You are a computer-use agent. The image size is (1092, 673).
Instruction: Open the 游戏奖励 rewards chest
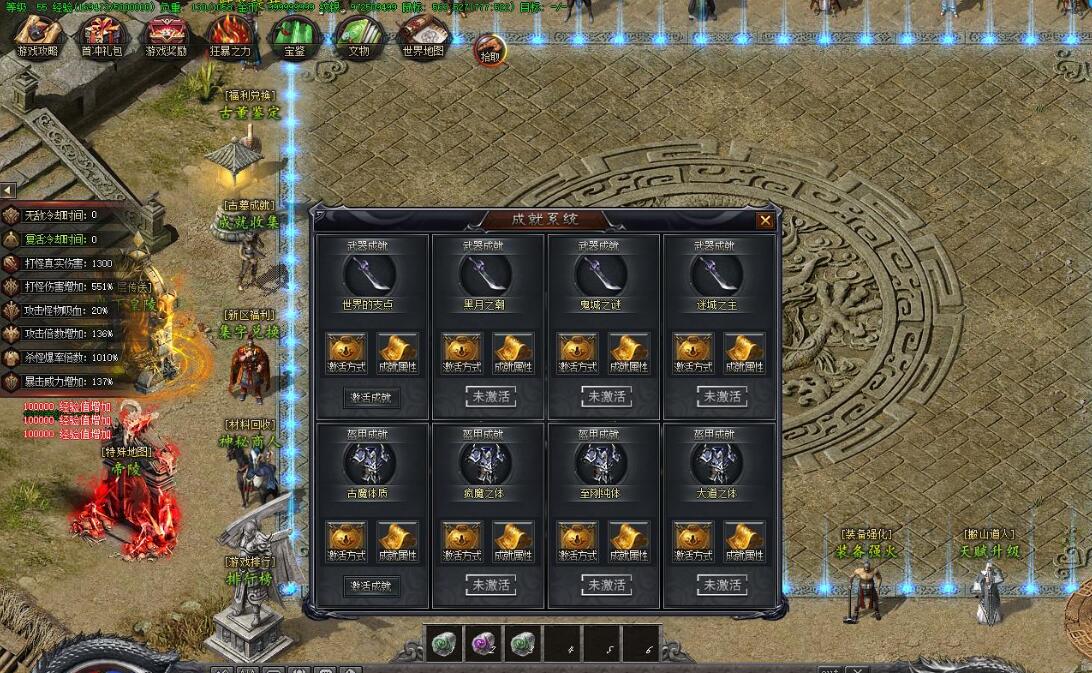point(165,36)
